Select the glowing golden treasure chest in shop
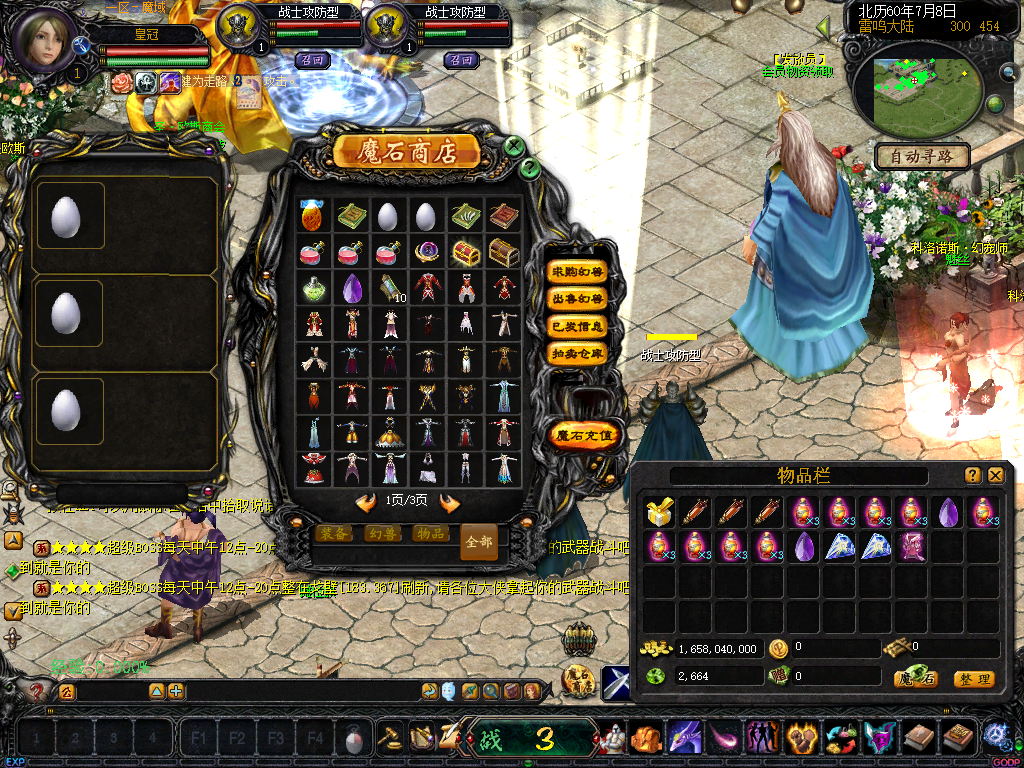The image size is (1024, 768). (465, 252)
